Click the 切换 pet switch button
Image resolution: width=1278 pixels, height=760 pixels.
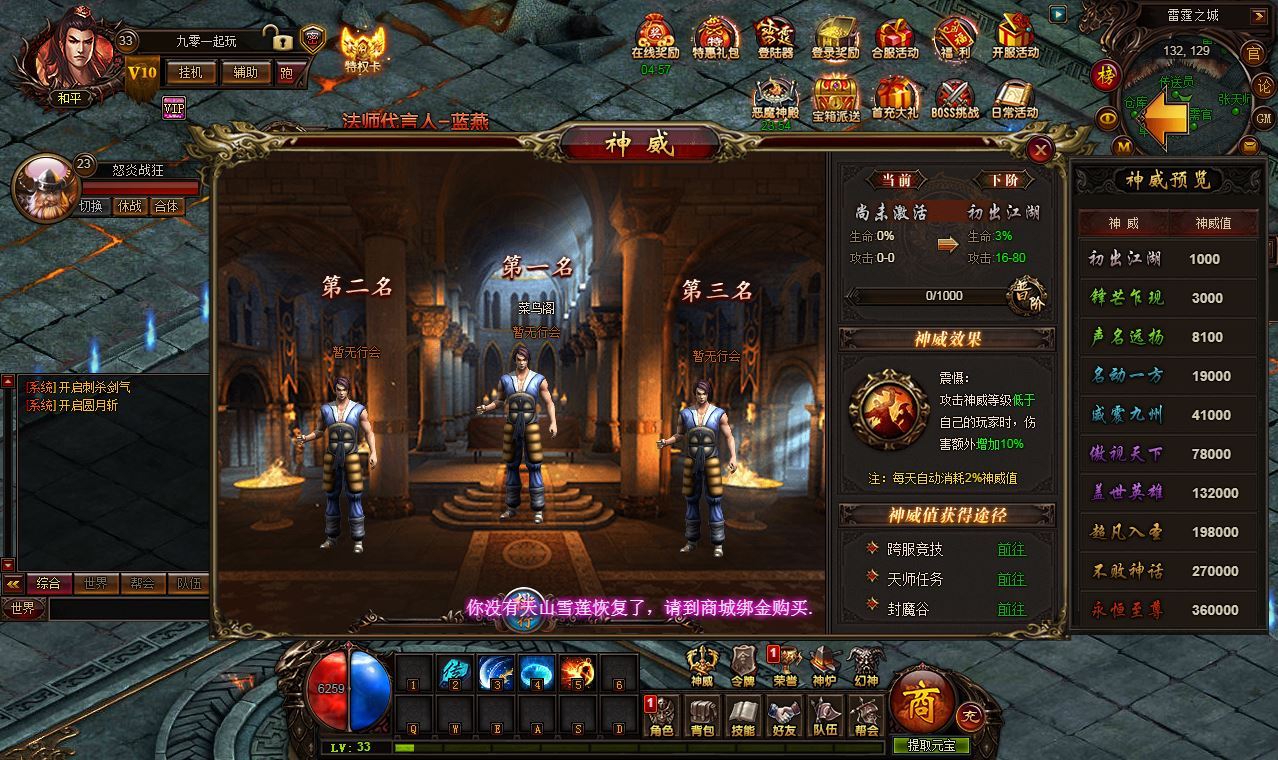[91, 206]
